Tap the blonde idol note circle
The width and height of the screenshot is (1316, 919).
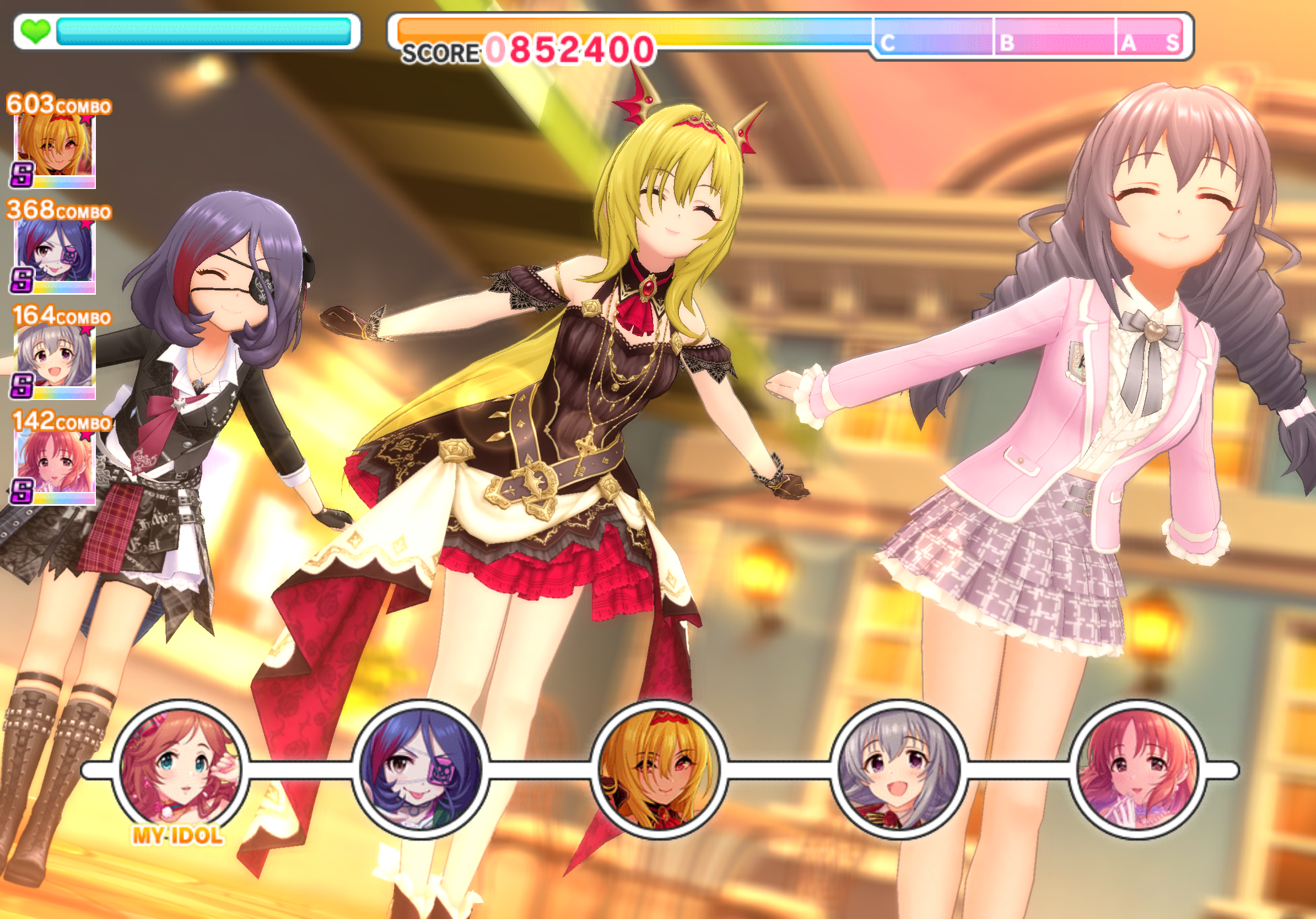point(659,770)
